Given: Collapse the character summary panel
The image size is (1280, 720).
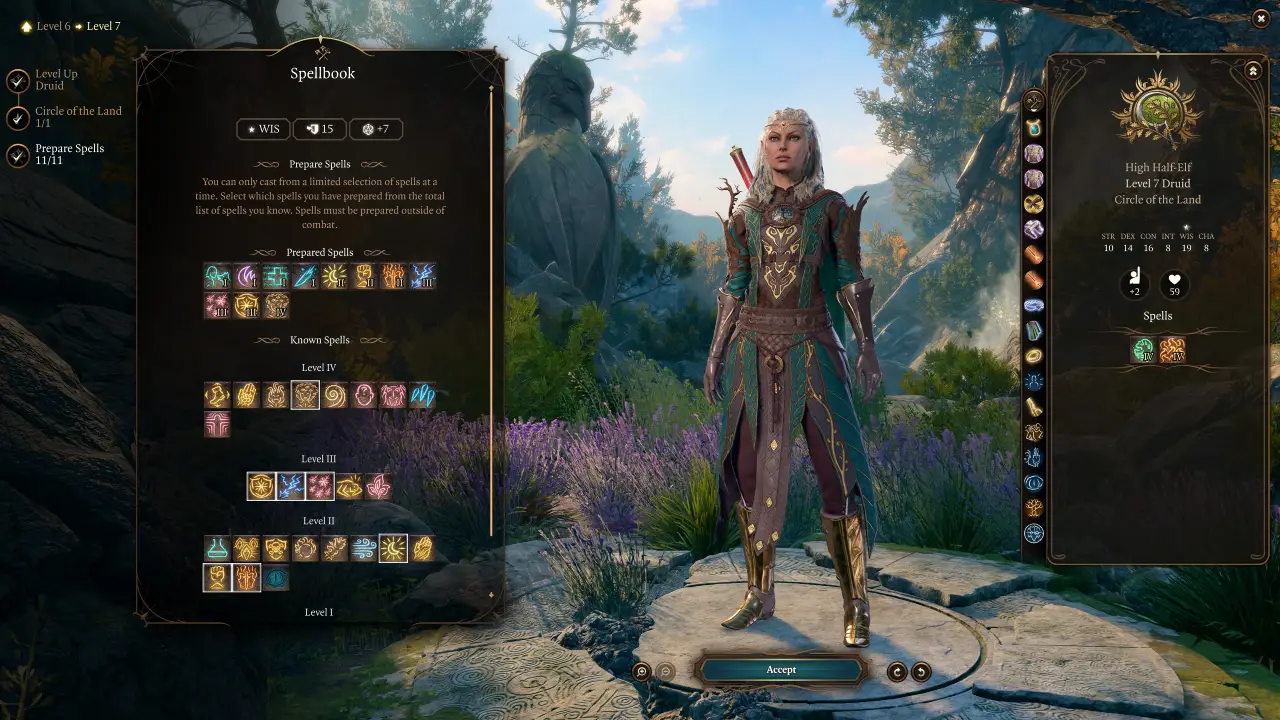Looking at the screenshot, I should (1253, 71).
